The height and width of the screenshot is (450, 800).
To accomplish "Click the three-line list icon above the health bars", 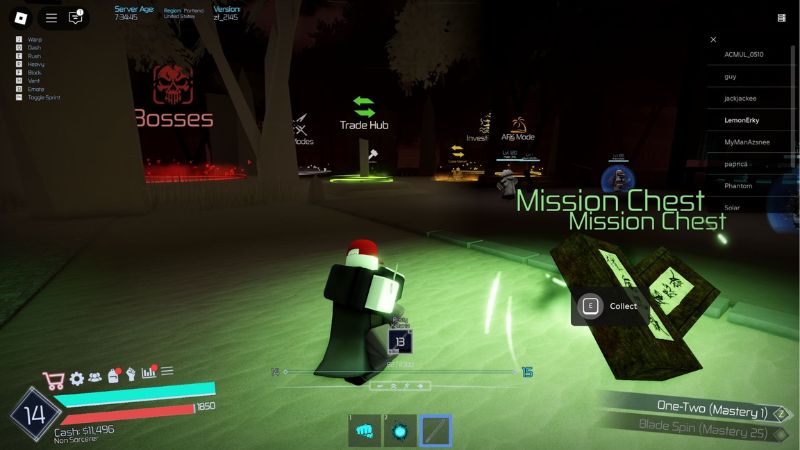I will click(167, 371).
